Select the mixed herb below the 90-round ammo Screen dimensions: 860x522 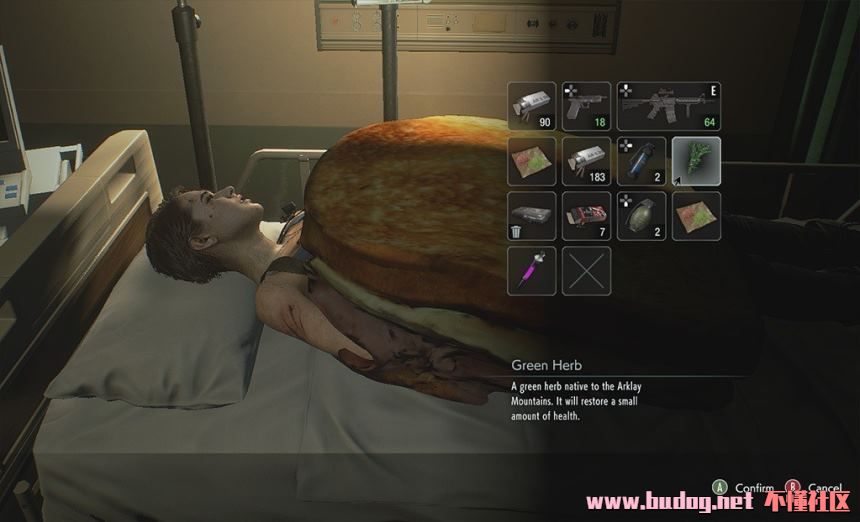[x=532, y=161]
